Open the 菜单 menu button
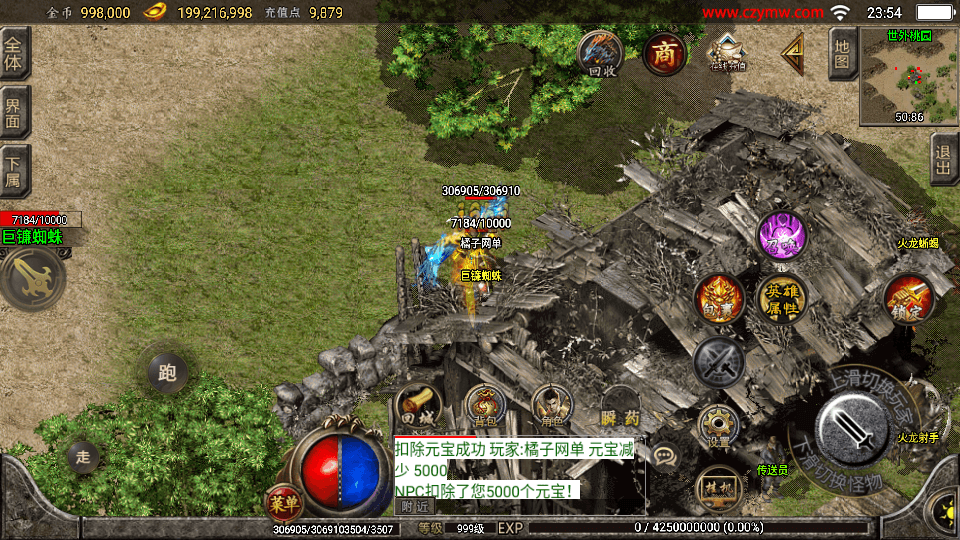The width and height of the screenshot is (960, 540). pos(283,500)
